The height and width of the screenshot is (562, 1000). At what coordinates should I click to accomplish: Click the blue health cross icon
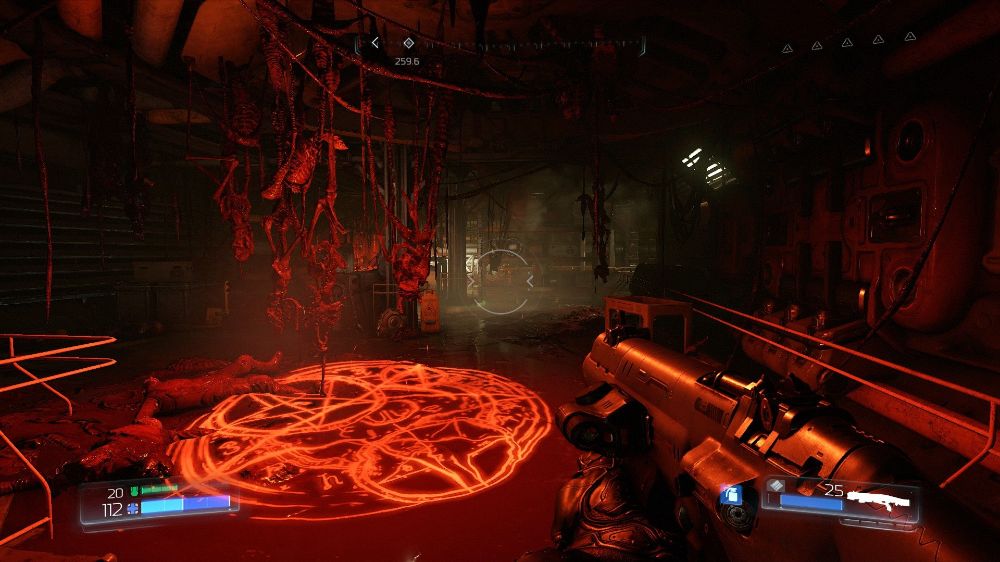click(133, 509)
